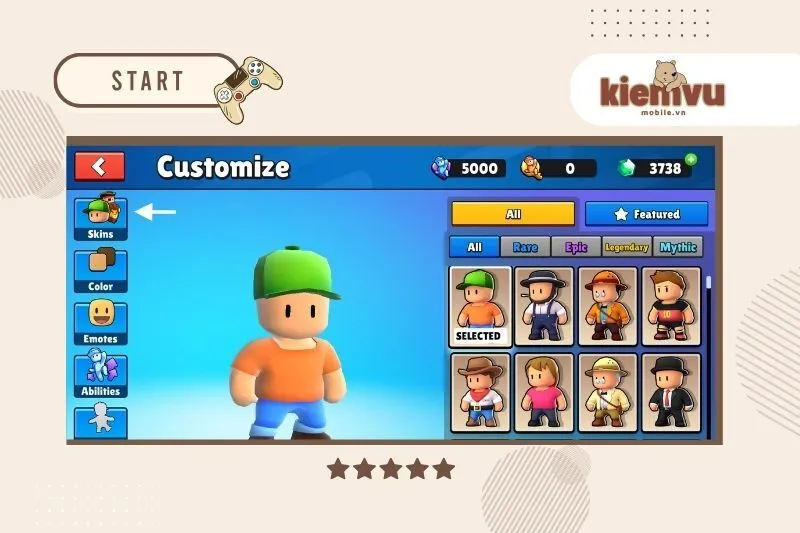The image size is (800, 533).
Task: Switch to the Rare rarity tab
Action: tap(525, 247)
